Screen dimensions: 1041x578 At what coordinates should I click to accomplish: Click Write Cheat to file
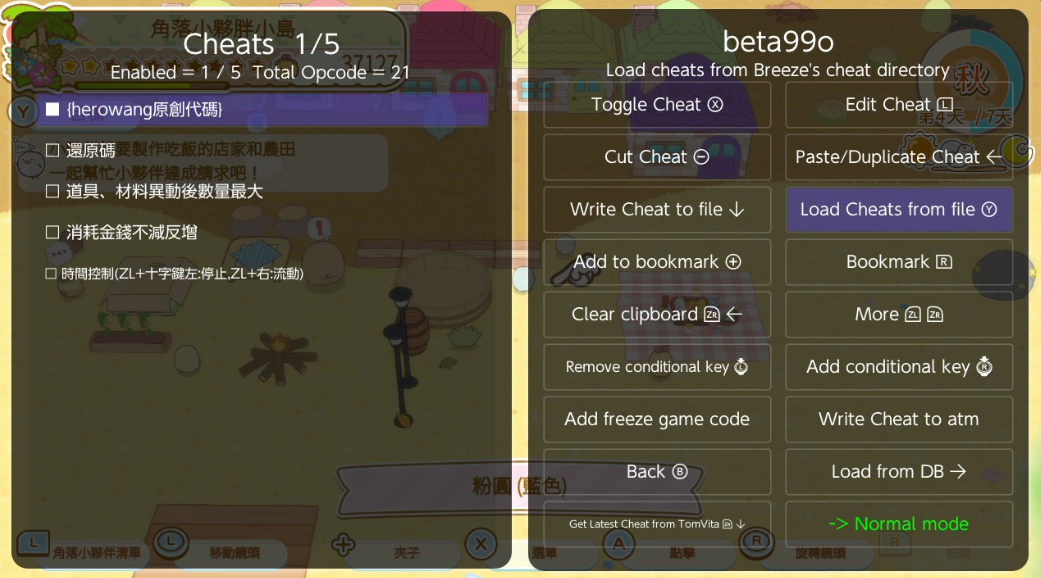(x=657, y=210)
